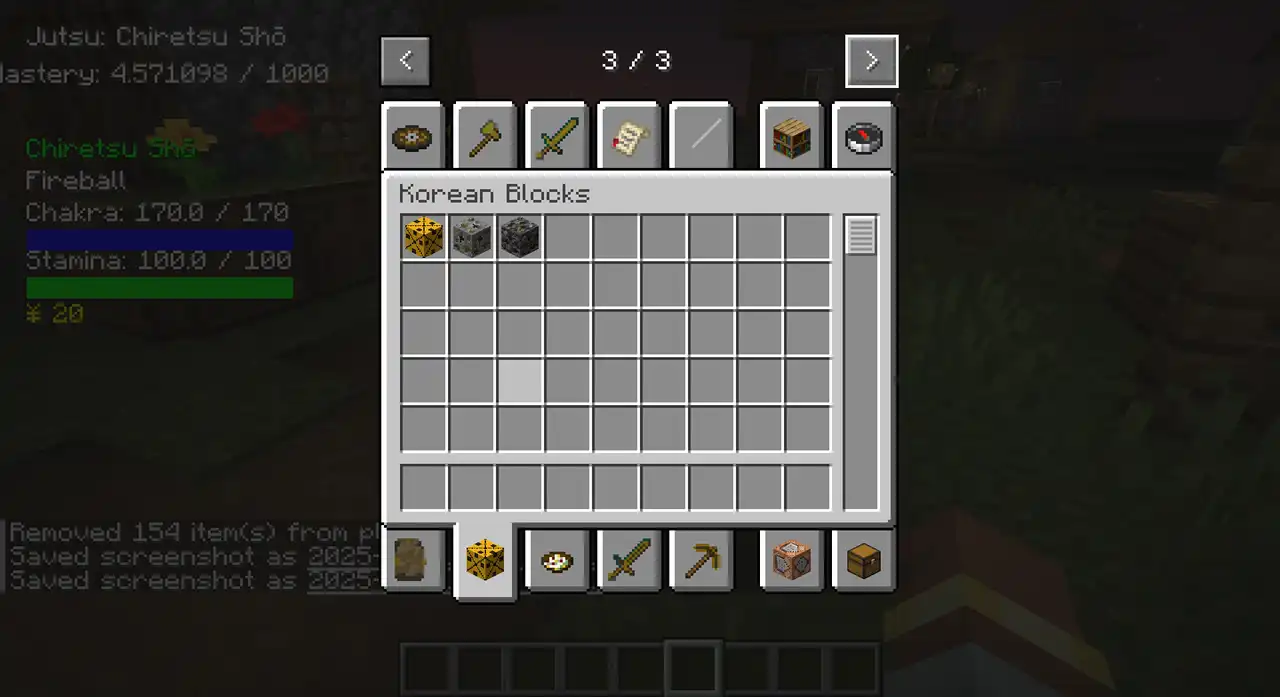
Task: Open the command block operator tab
Action: pyautogui.click(x=791, y=560)
